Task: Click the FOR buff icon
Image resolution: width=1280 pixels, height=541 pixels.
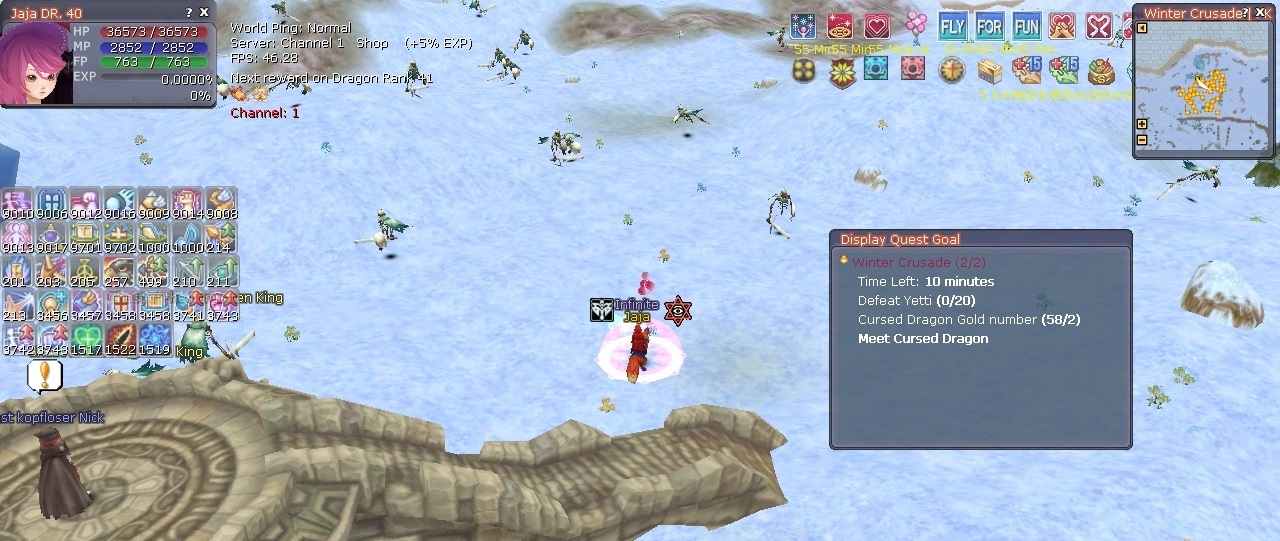Action: (989, 27)
